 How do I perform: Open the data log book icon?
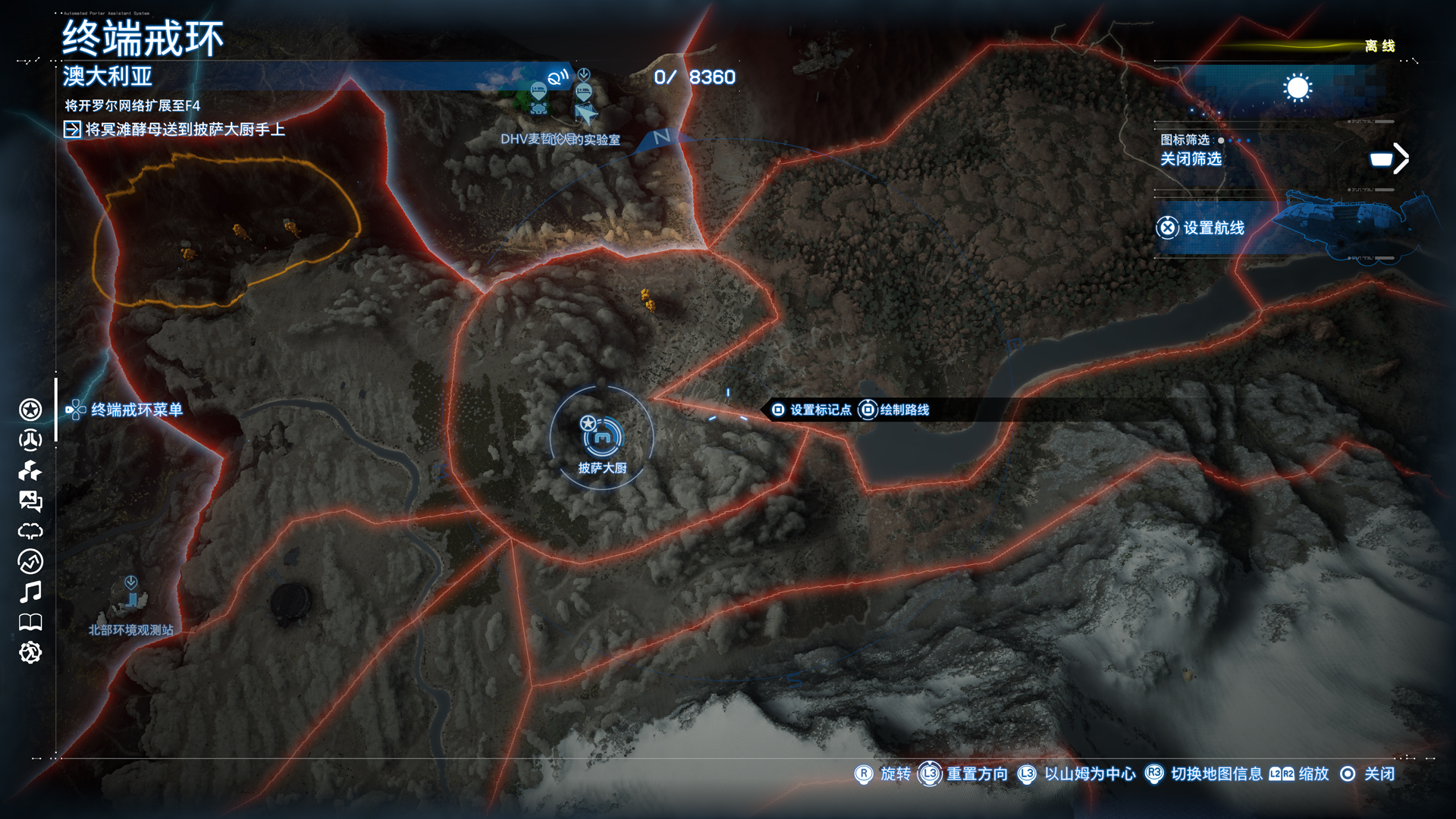point(30,620)
